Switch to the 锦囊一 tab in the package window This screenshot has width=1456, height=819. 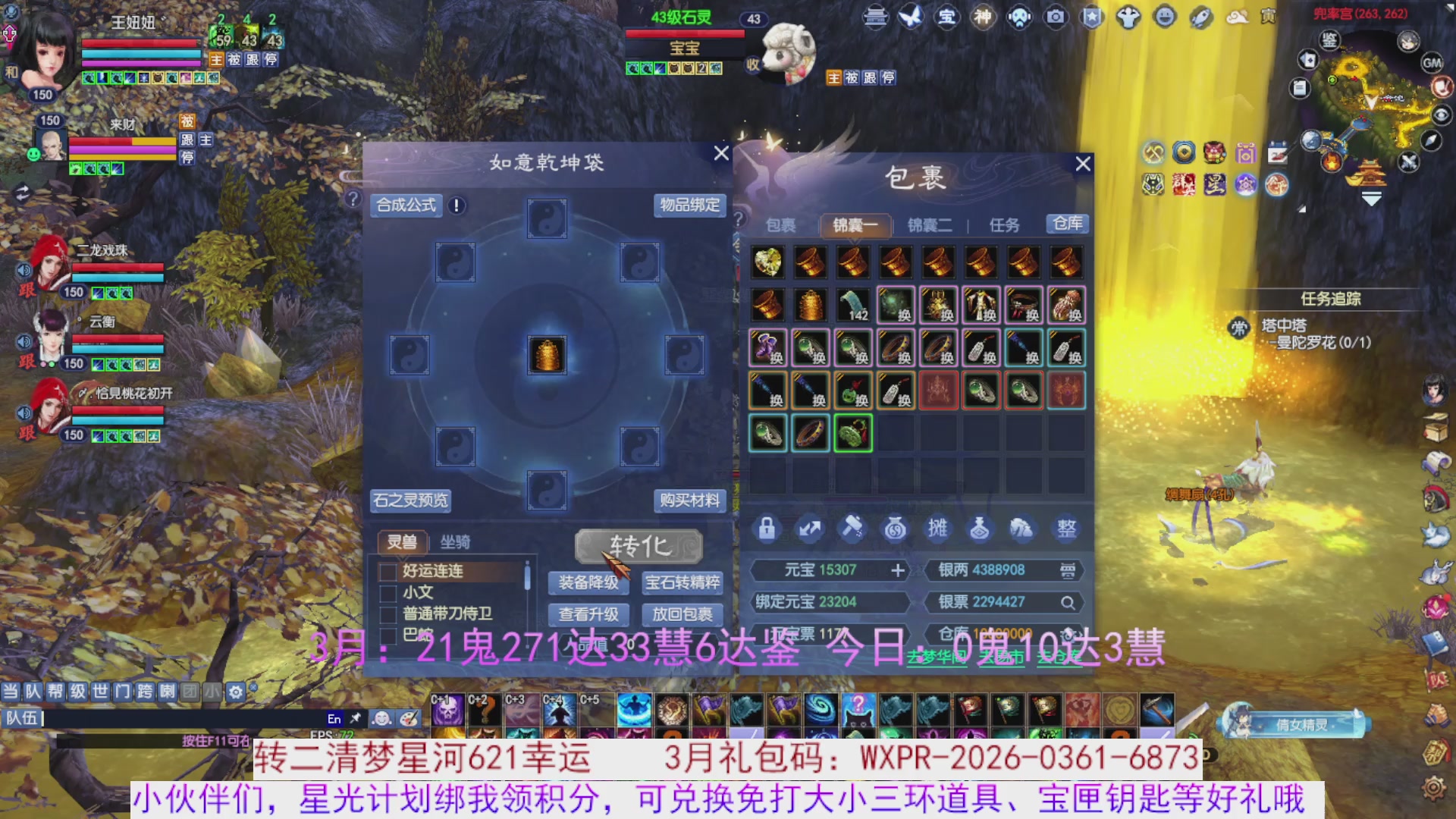pos(854,225)
